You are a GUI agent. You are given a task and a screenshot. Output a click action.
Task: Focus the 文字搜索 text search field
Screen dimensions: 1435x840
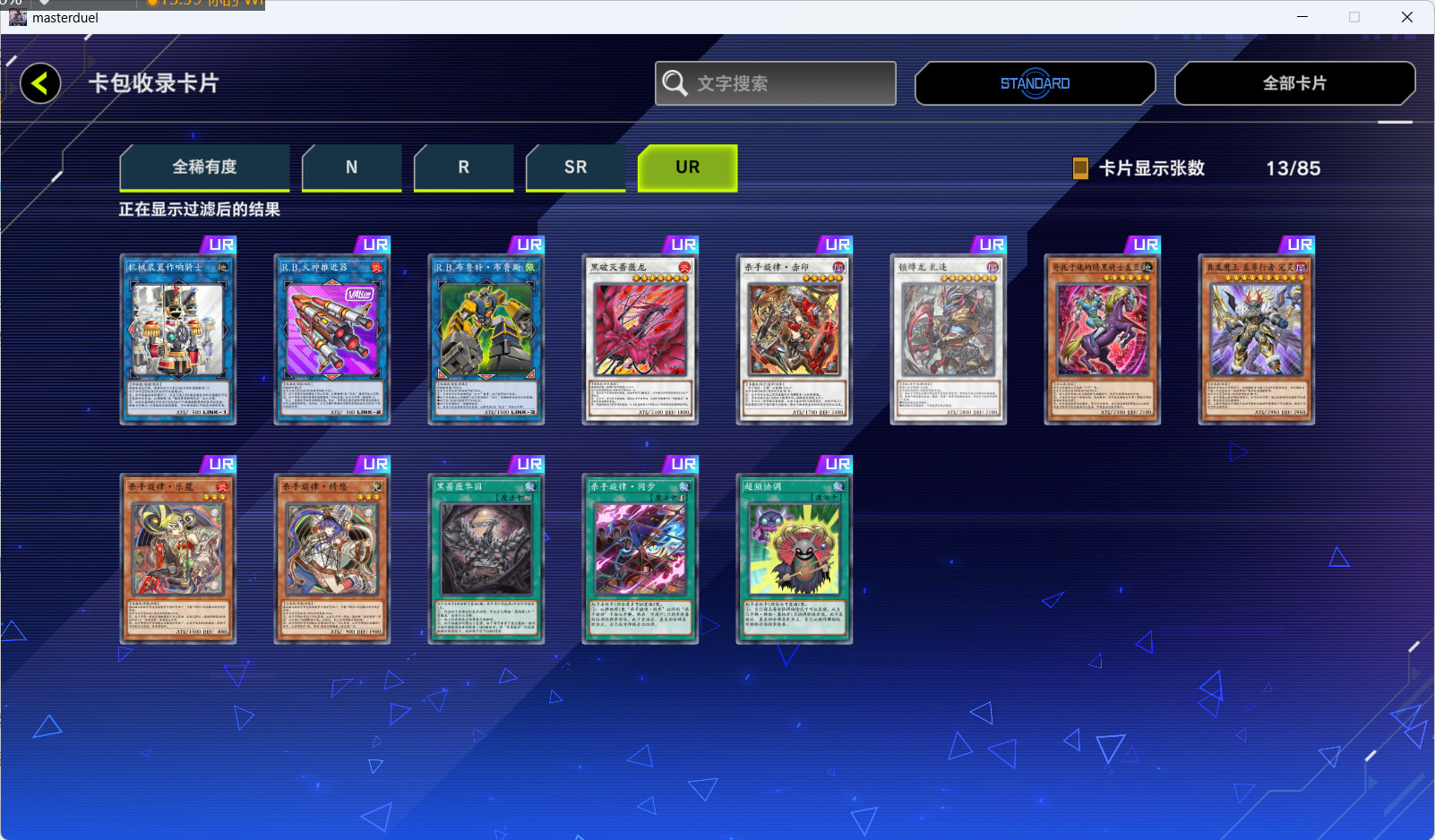tap(776, 83)
